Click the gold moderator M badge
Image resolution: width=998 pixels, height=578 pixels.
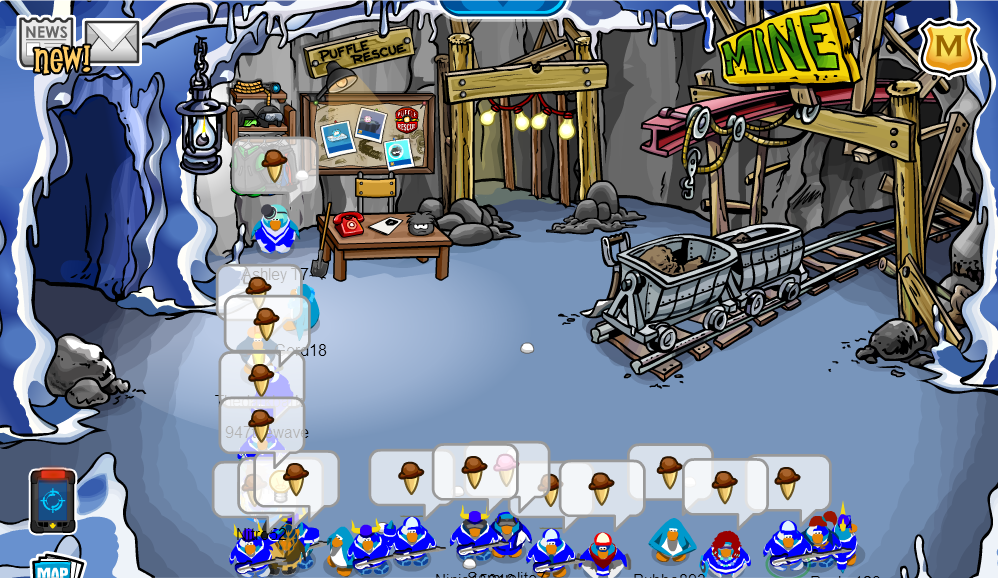(x=947, y=46)
